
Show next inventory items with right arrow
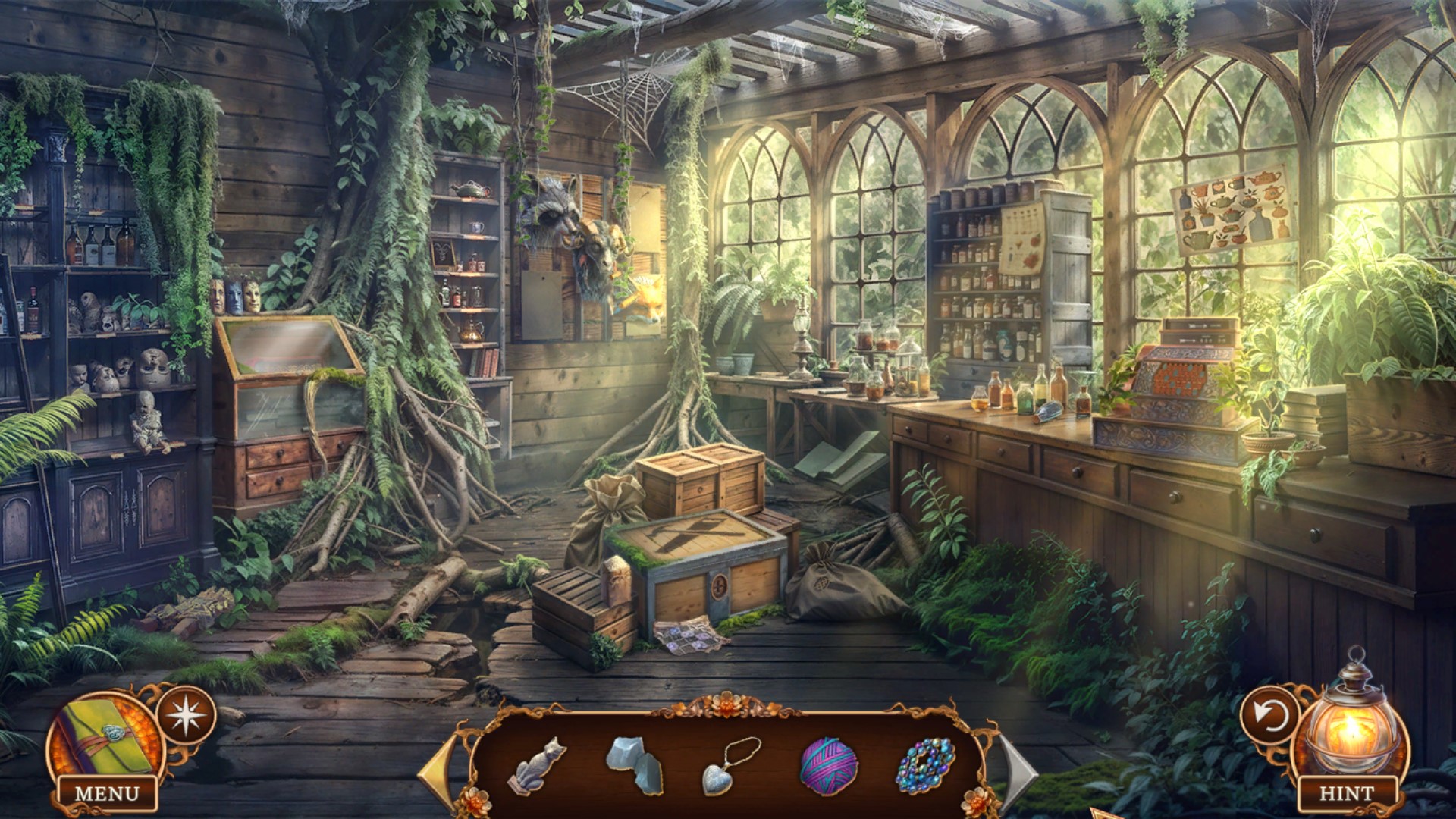click(1018, 771)
